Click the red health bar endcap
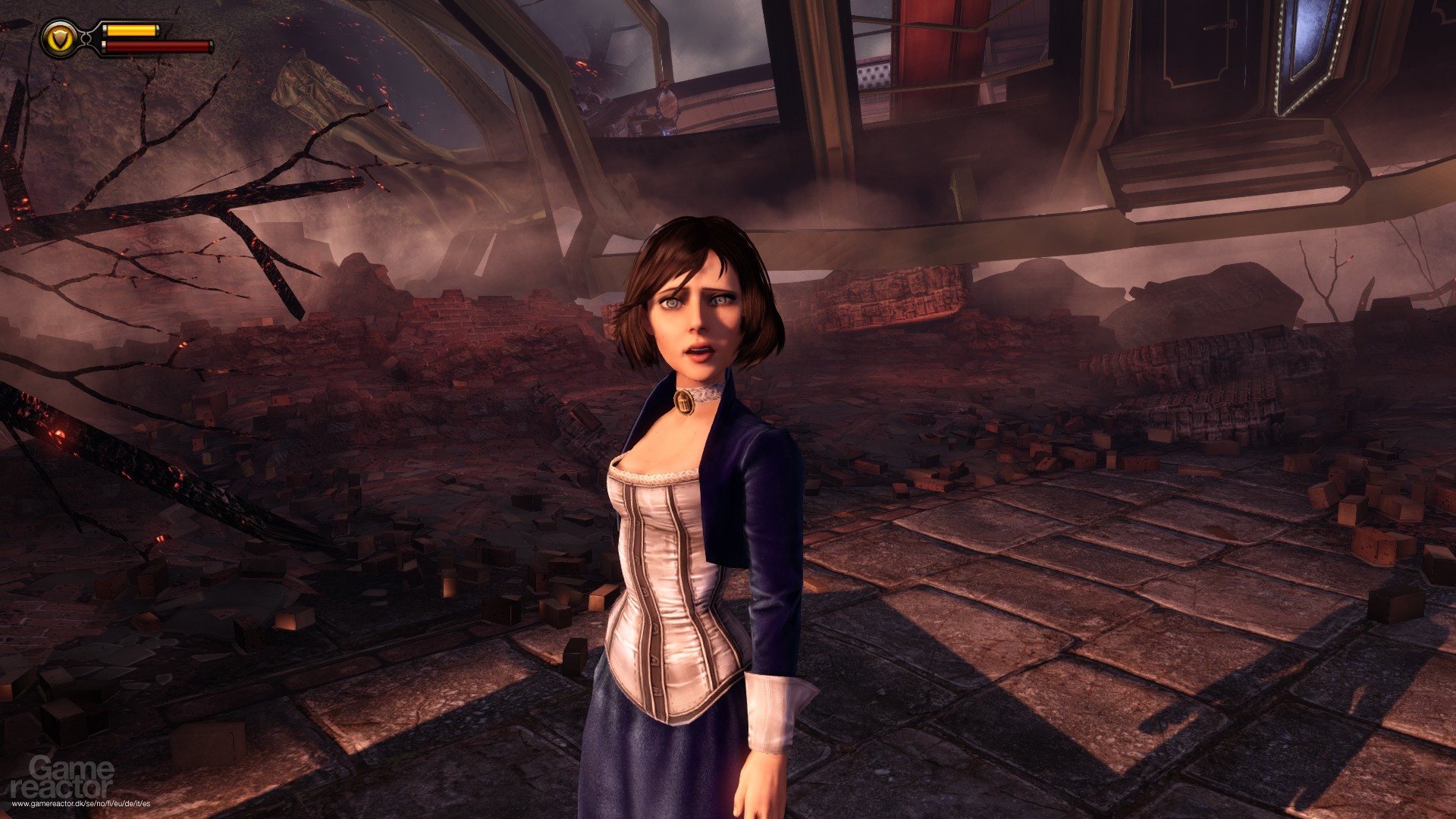This screenshot has width=1456, height=819. (212, 46)
